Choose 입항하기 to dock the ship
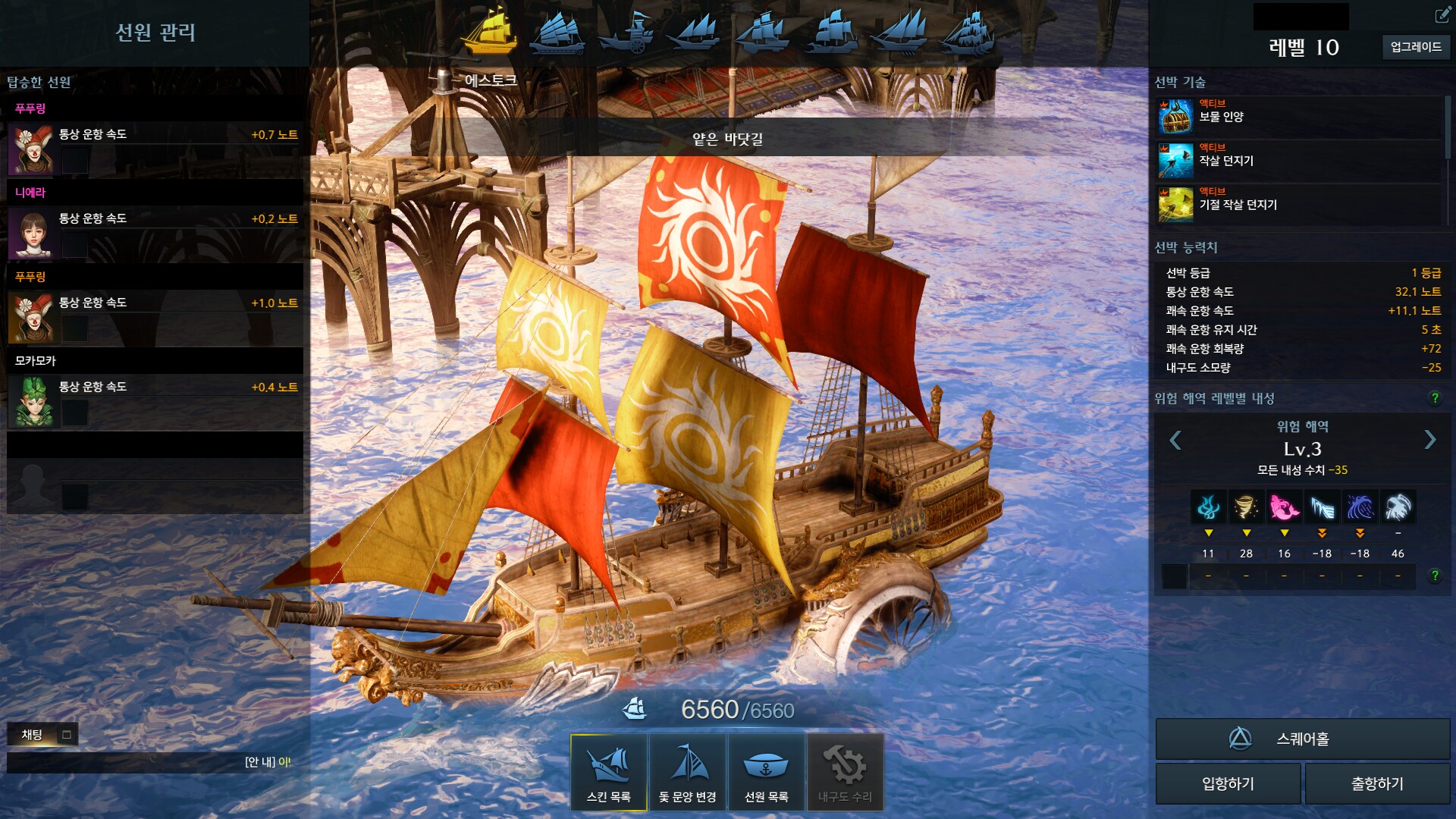The image size is (1456, 819). [1228, 783]
